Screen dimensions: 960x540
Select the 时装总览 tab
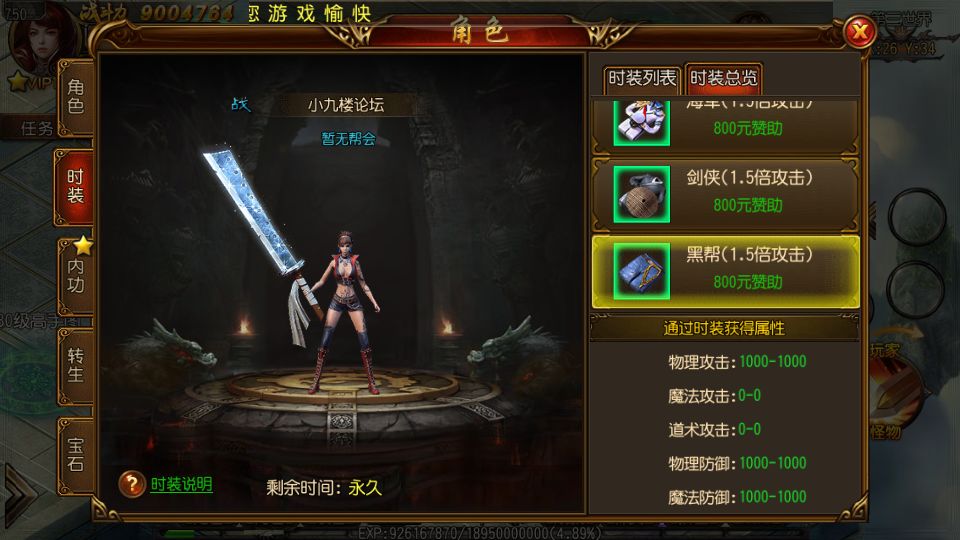coord(724,78)
